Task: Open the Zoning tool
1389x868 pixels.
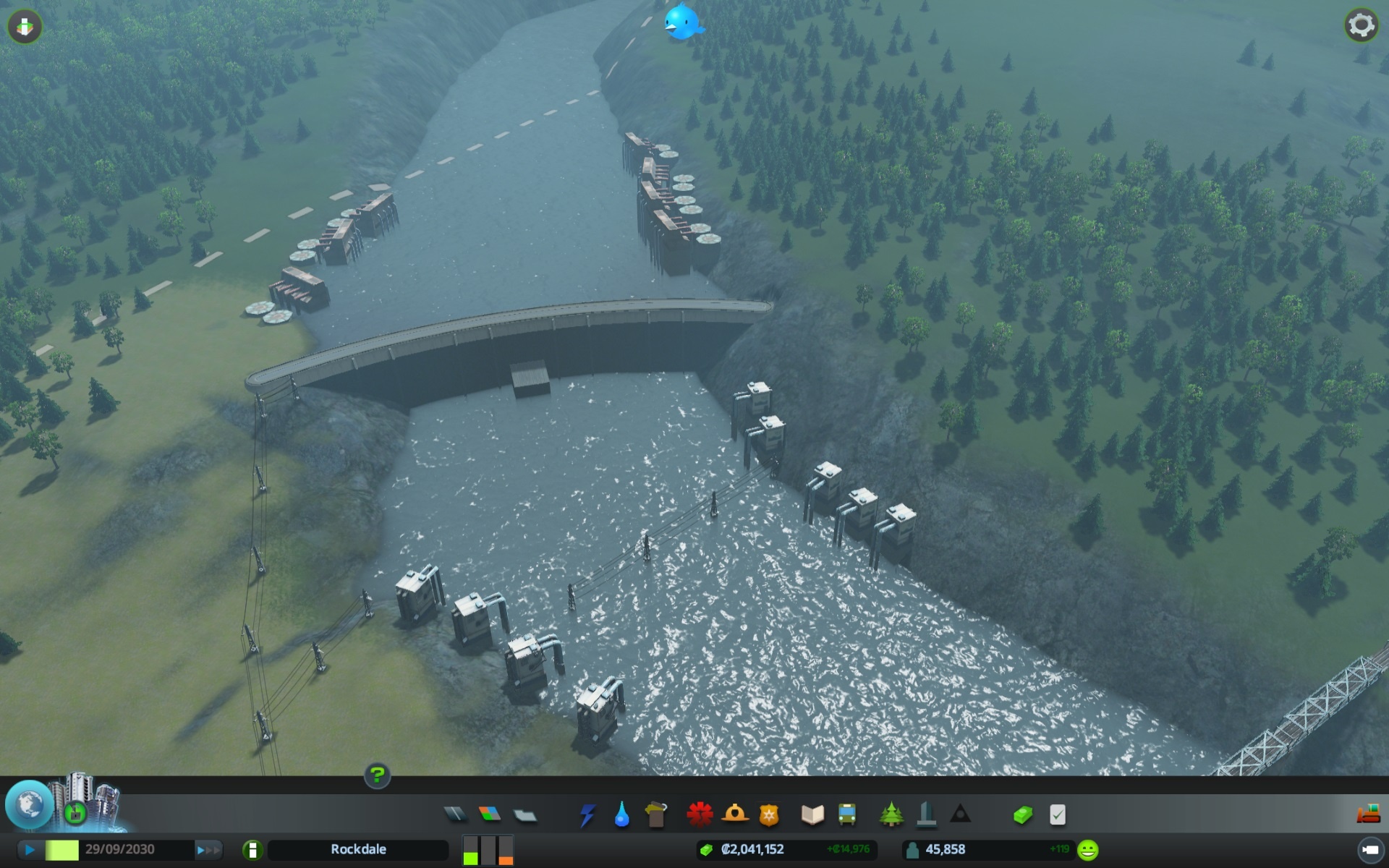Action: [490, 815]
